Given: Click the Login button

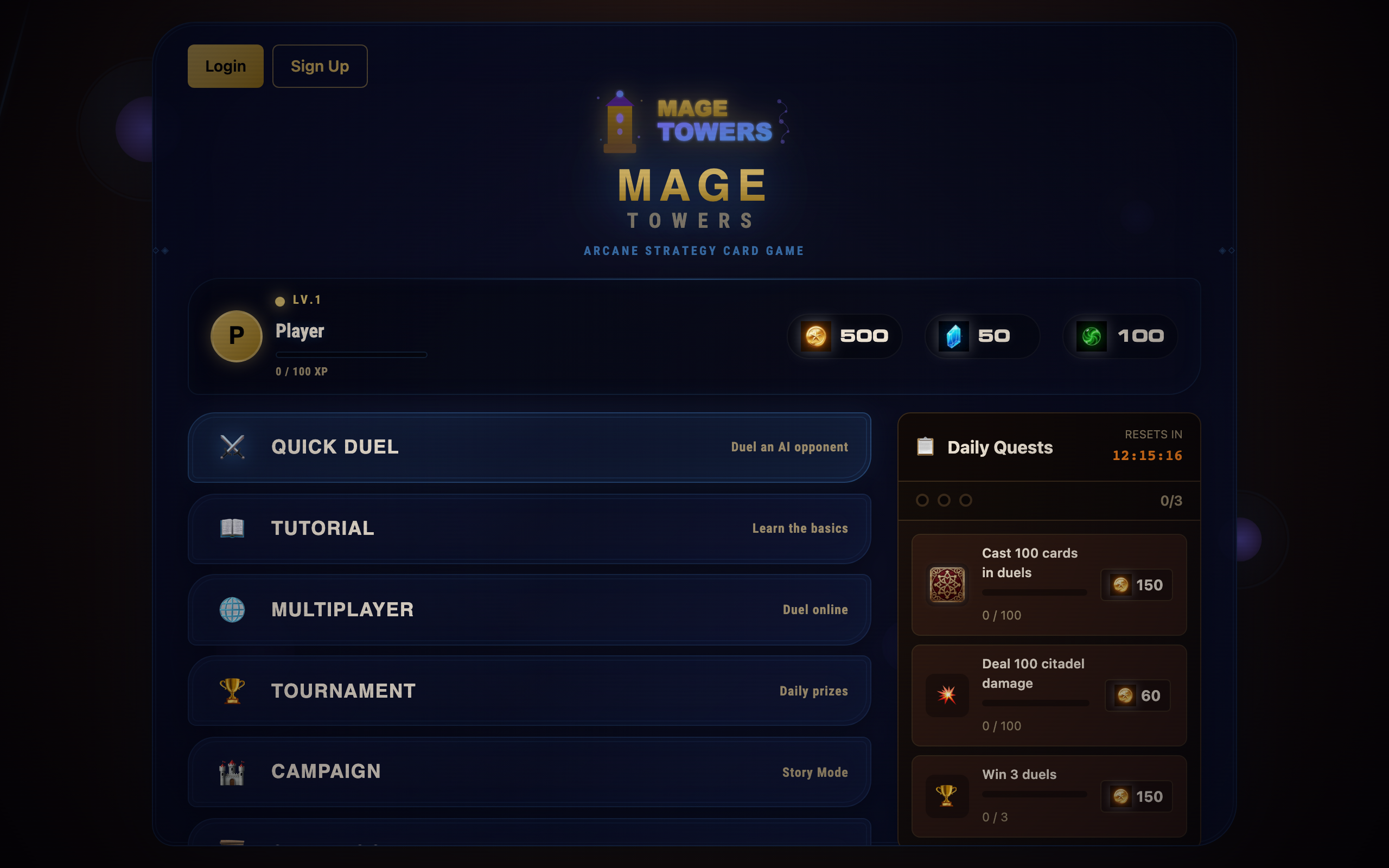Looking at the screenshot, I should coord(225,66).
